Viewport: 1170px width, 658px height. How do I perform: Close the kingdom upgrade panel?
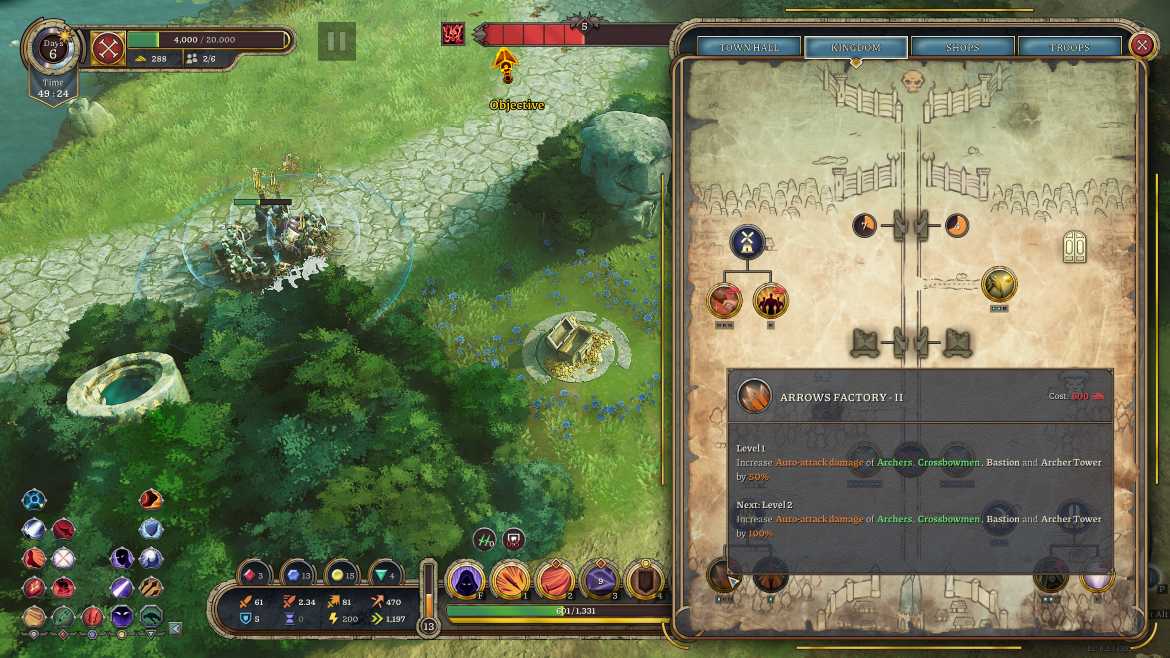pos(1143,45)
